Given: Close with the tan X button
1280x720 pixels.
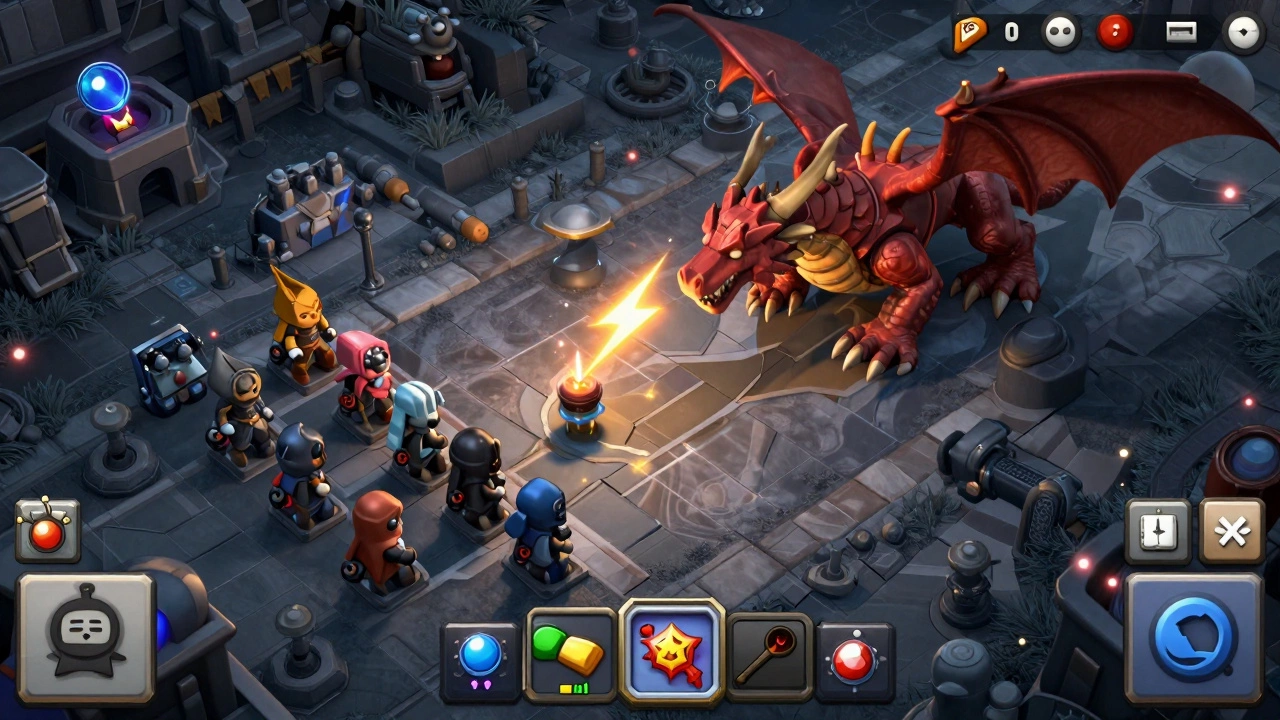Looking at the screenshot, I should [x=1231, y=531].
